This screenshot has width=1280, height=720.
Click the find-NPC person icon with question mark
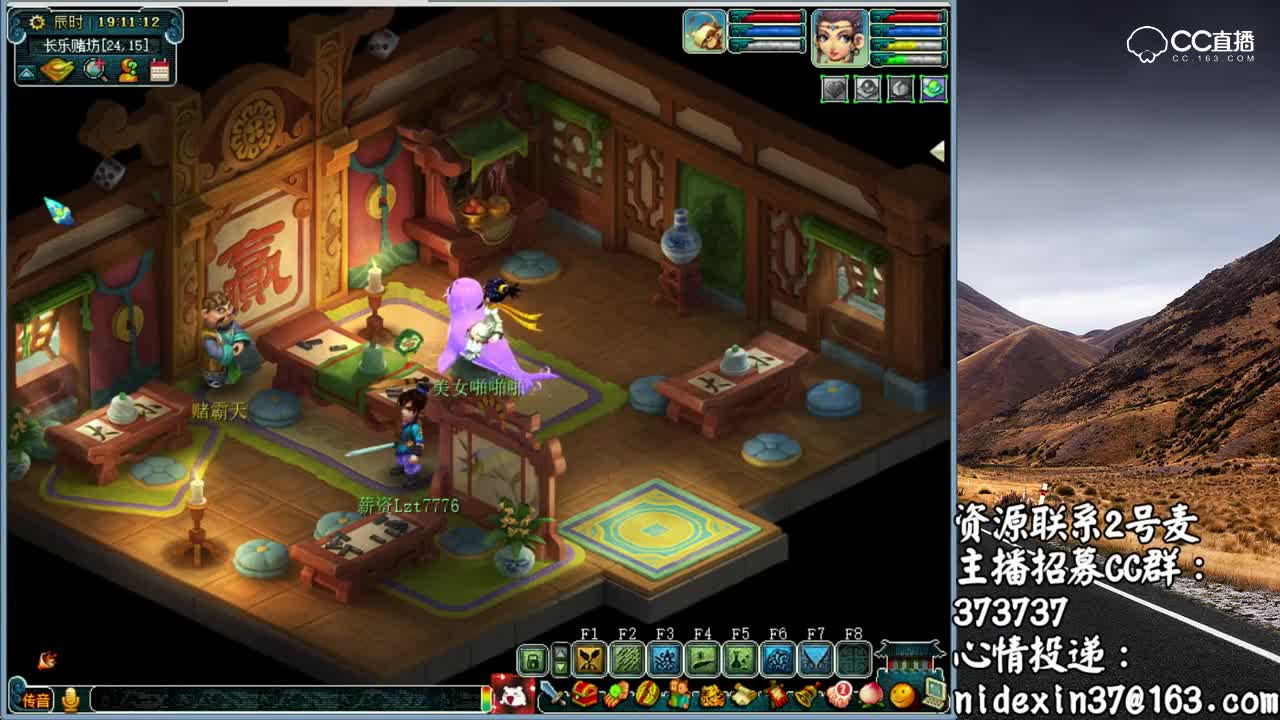click(x=127, y=70)
